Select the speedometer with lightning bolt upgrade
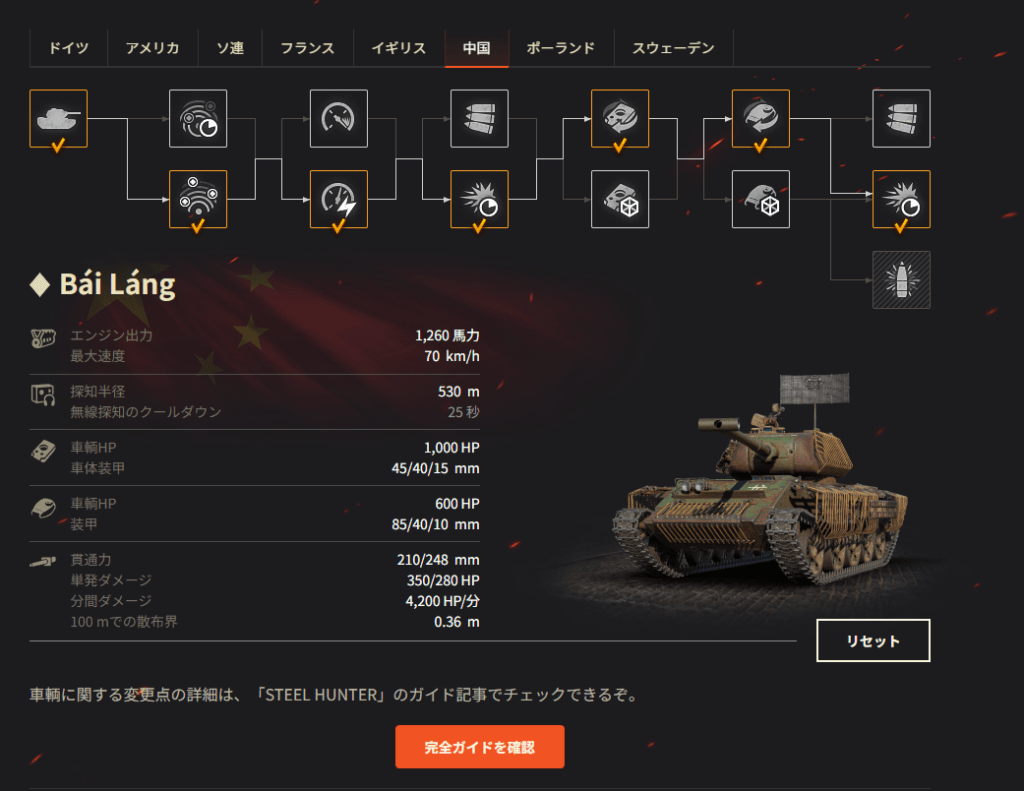The image size is (1024, 791). tap(339, 199)
